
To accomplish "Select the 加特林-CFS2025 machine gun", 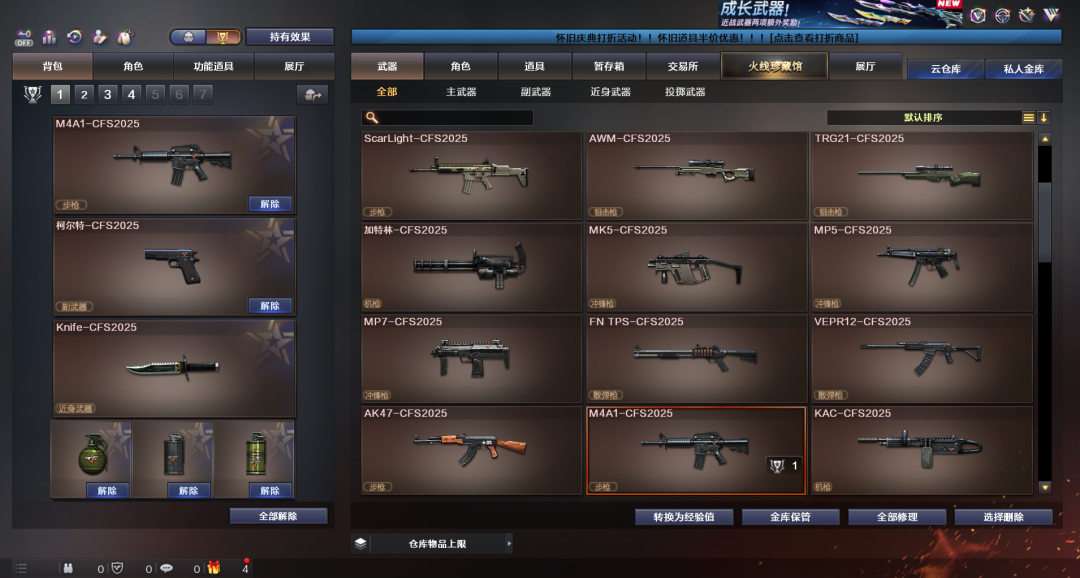I will pyautogui.click(x=471, y=266).
